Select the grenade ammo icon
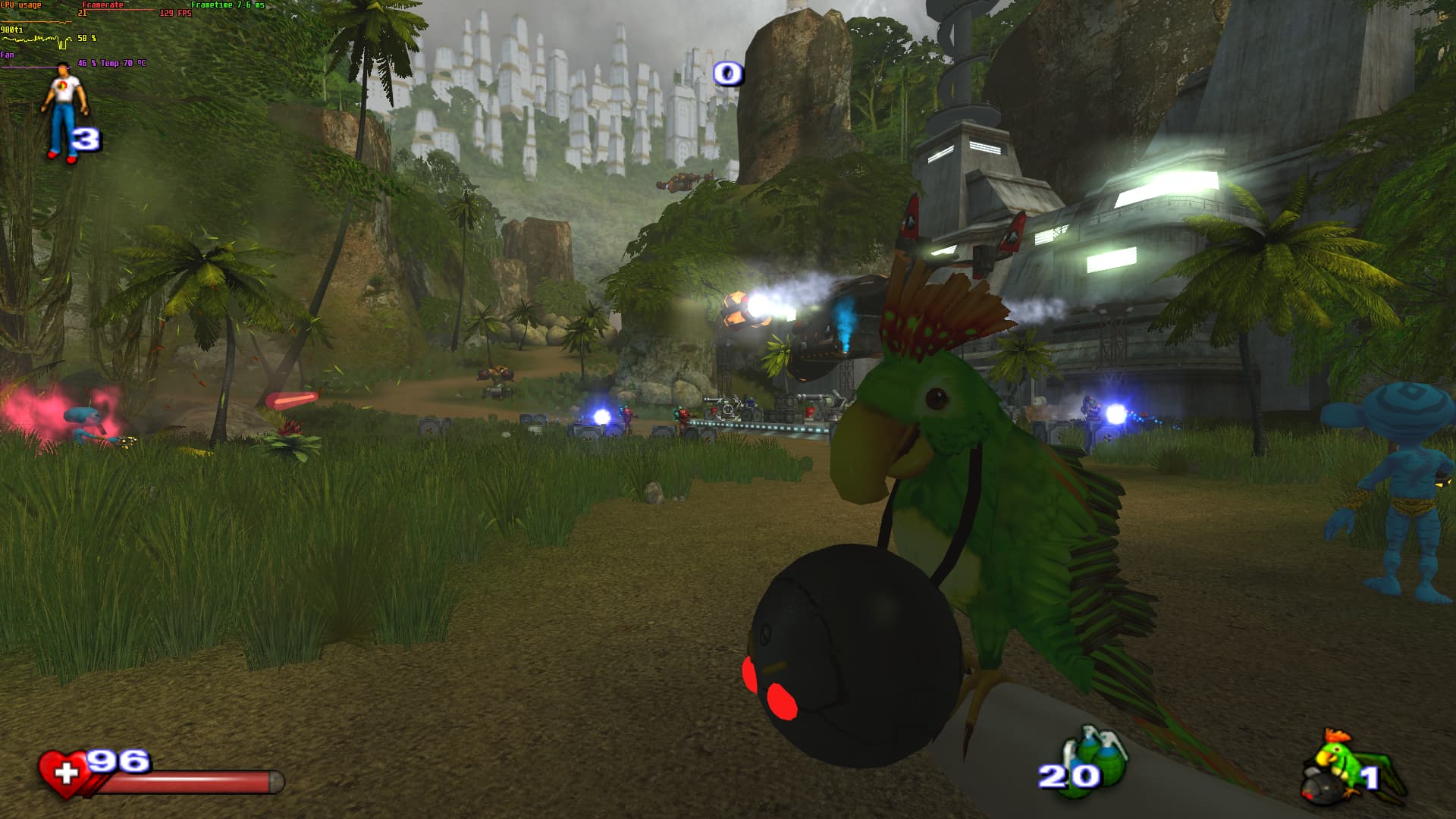The width and height of the screenshot is (1456, 819). coord(1096,758)
